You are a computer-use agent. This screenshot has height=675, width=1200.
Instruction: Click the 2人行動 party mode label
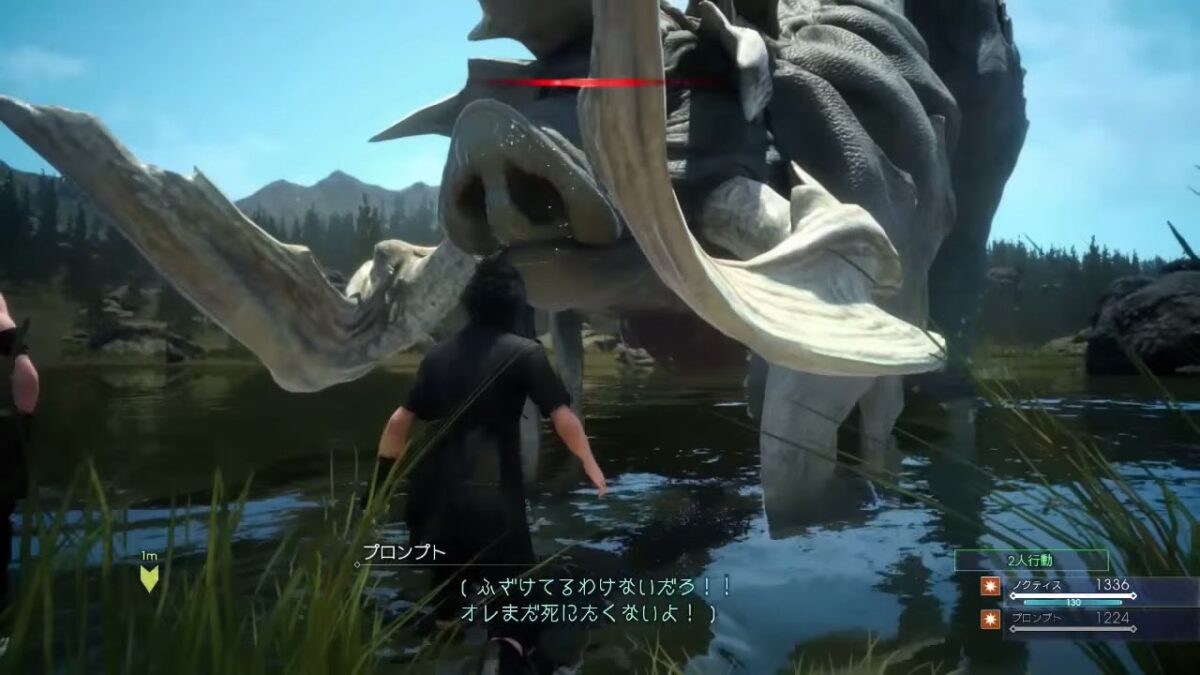(1031, 560)
